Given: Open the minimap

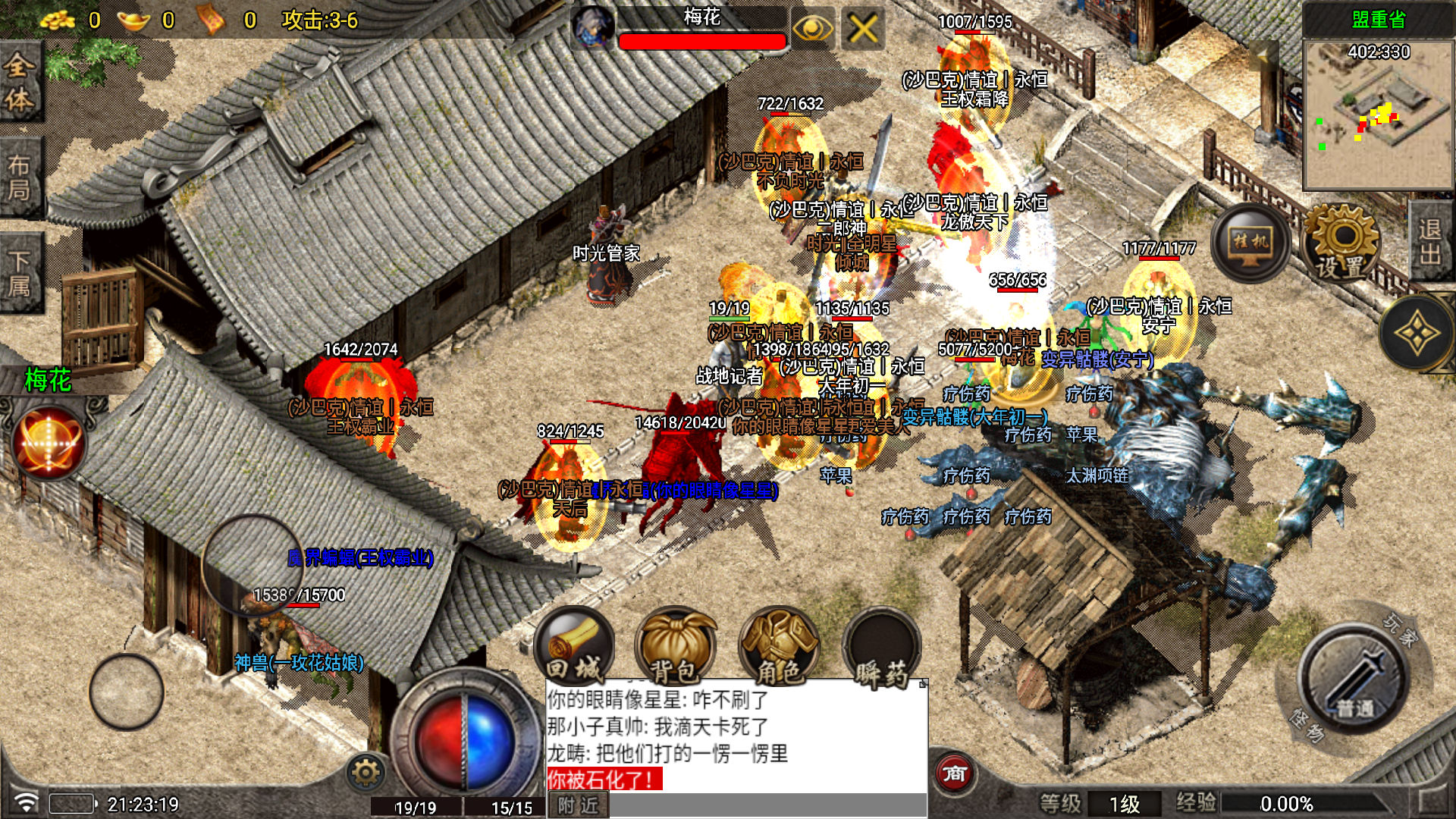Looking at the screenshot, I should click(1377, 114).
